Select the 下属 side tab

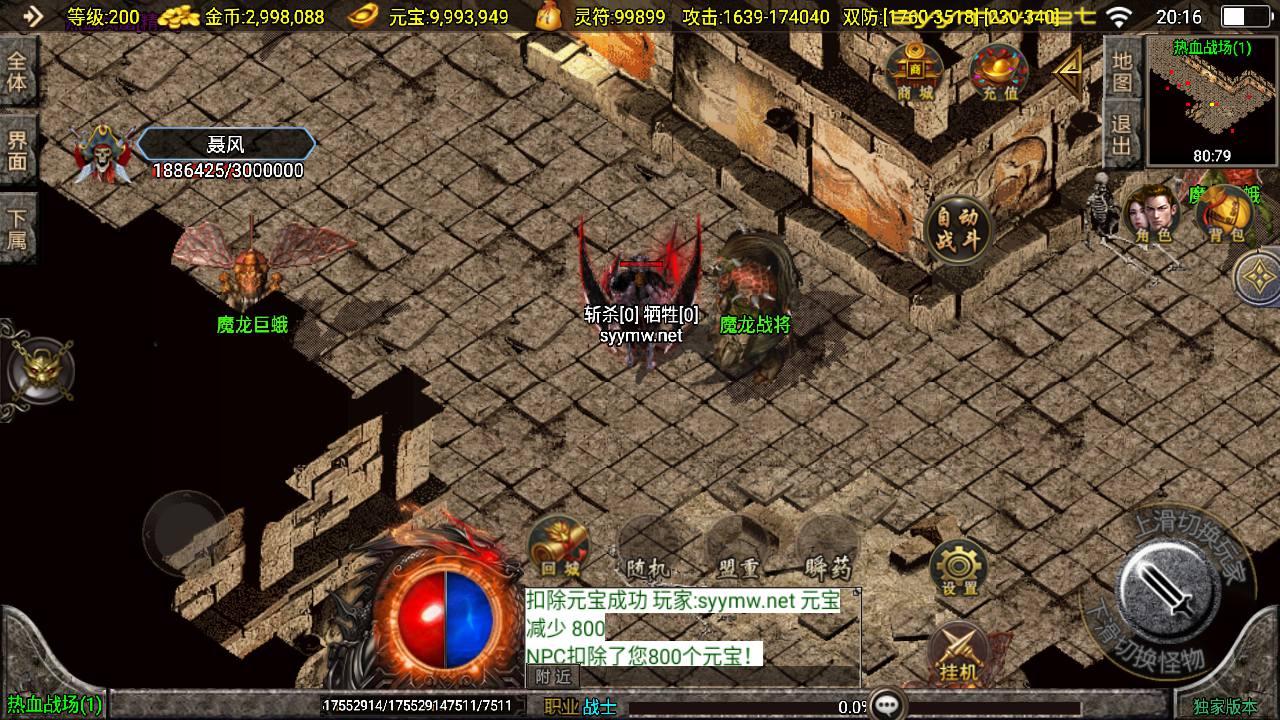[x=17, y=228]
